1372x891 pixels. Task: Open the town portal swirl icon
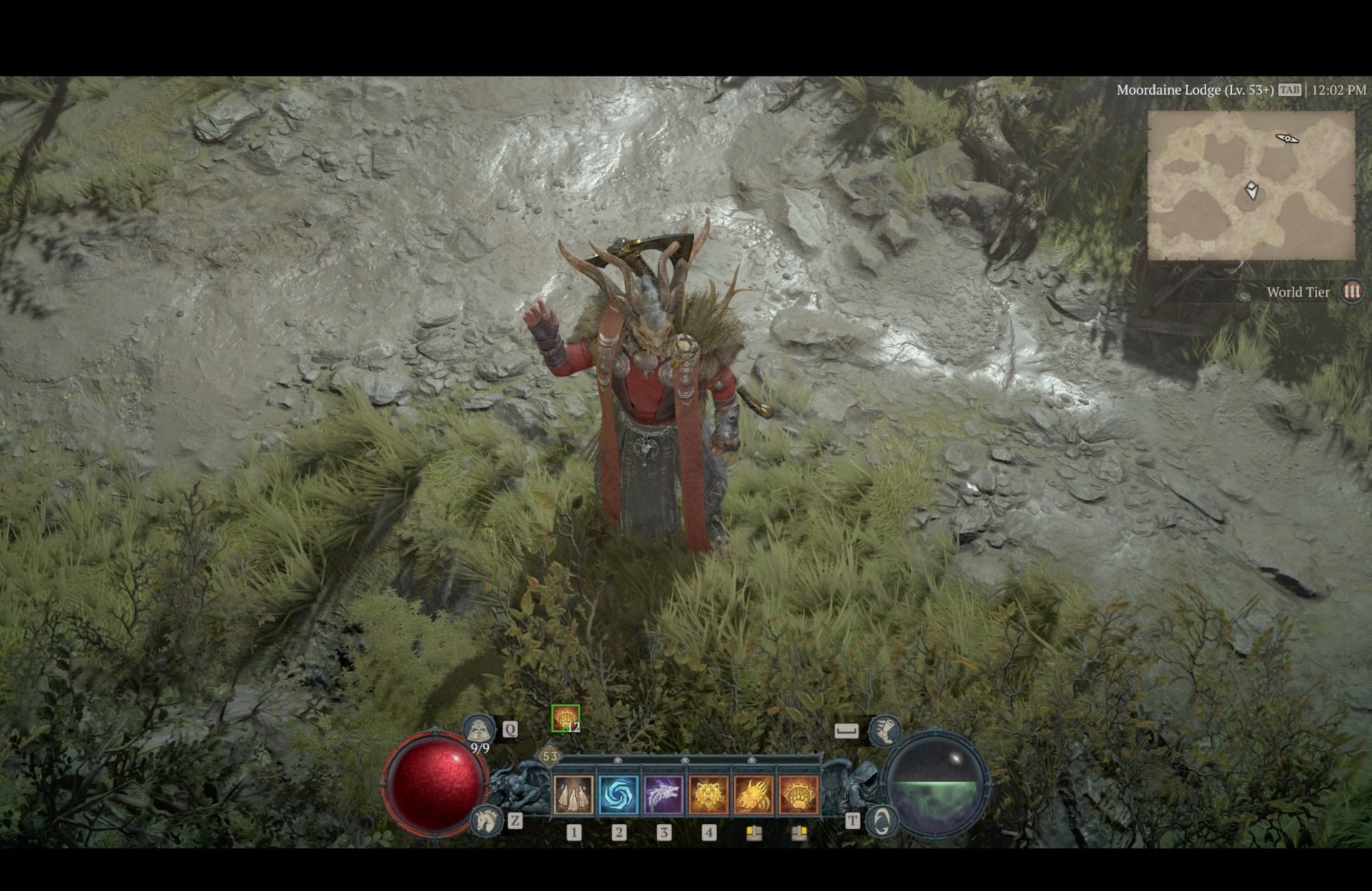881,820
